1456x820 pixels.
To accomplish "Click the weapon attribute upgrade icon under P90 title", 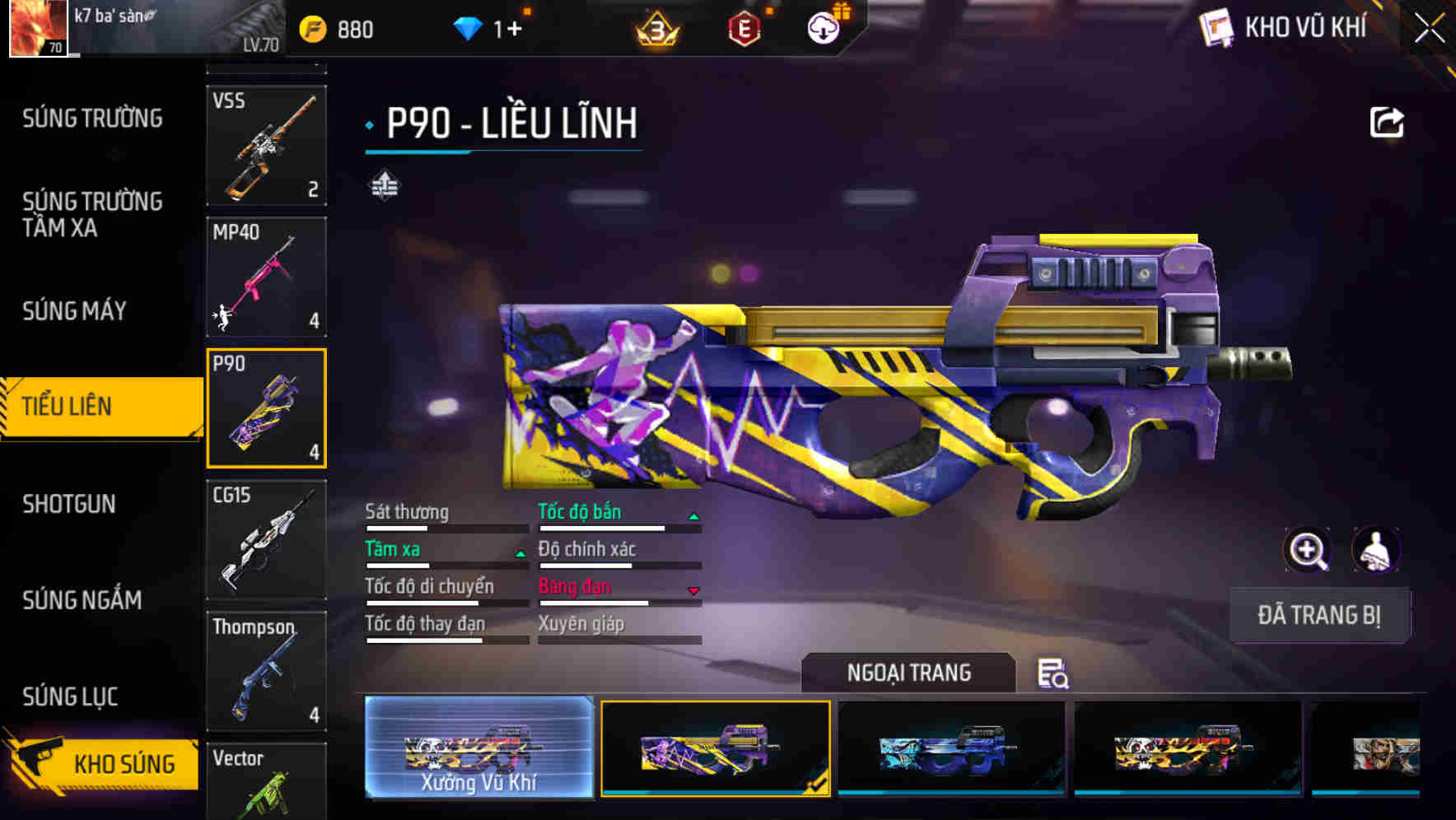I will click(x=385, y=185).
